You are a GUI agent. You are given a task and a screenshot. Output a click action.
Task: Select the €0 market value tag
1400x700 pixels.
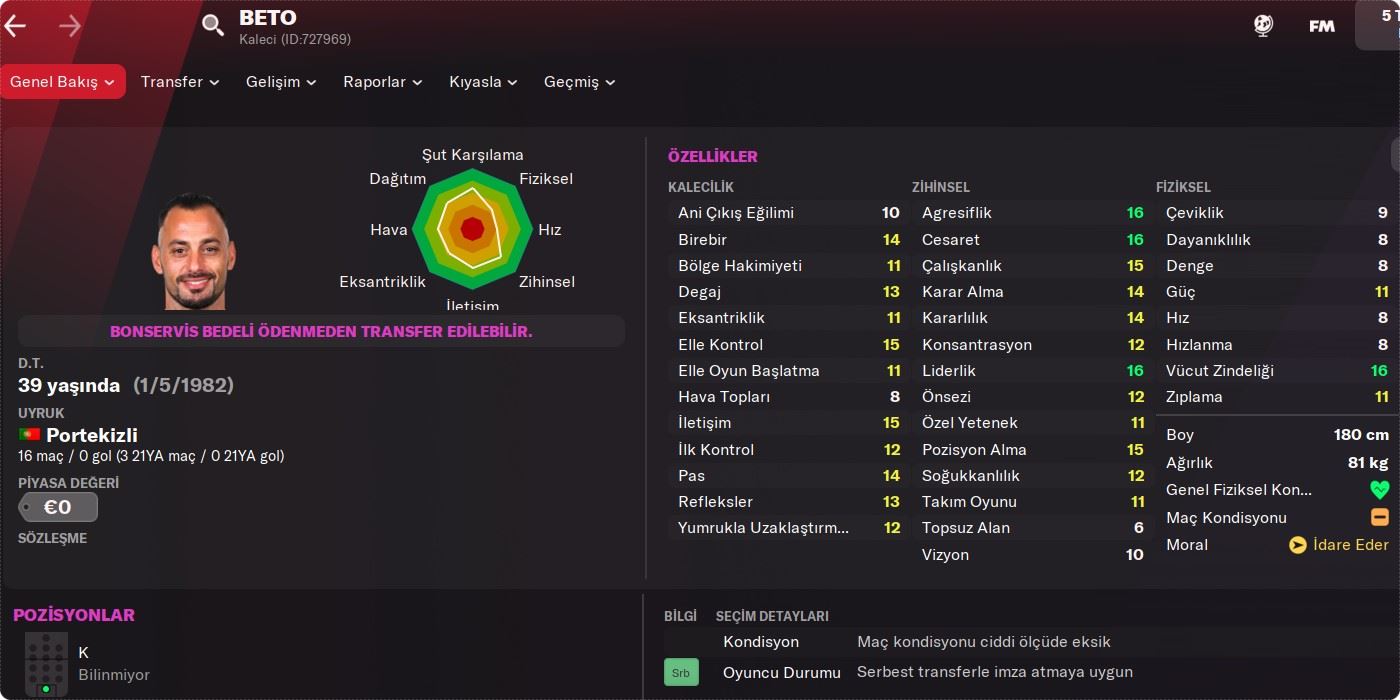click(x=58, y=507)
